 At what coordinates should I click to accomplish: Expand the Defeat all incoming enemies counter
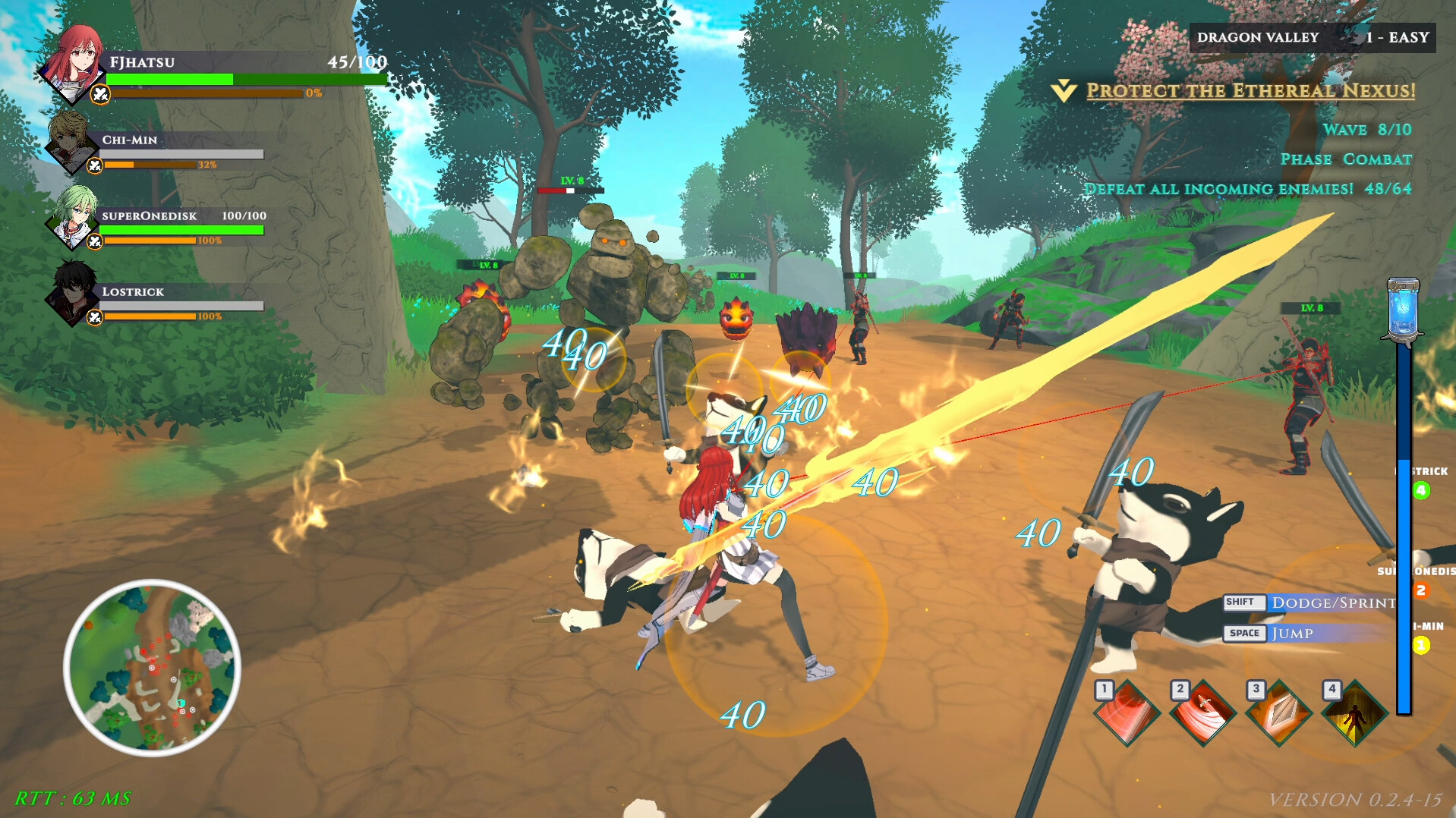pyautogui.click(x=1249, y=189)
